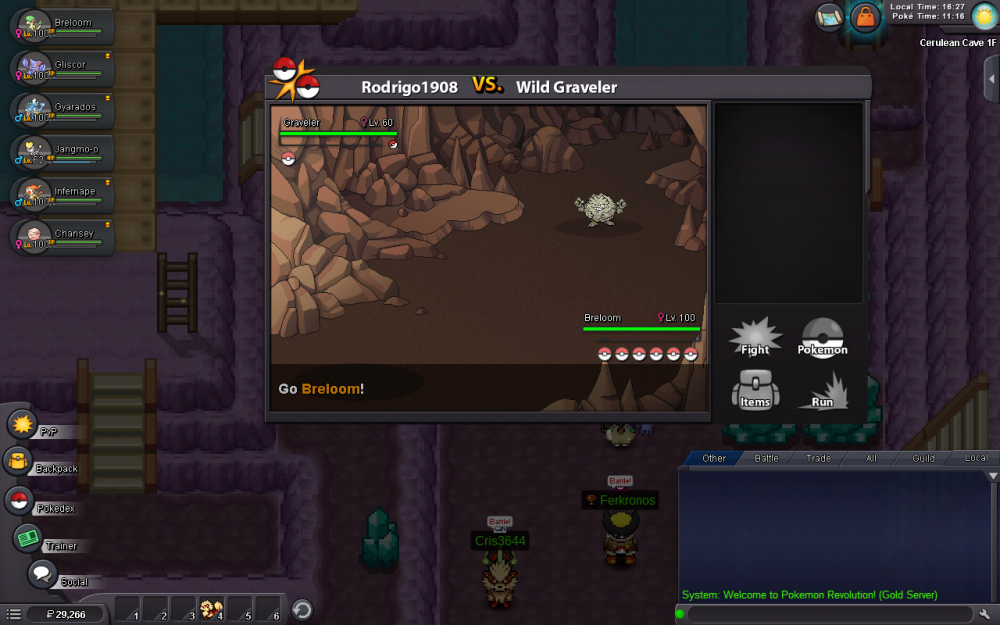The width and height of the screenshot is (1000, 625).
Task: Open the Pokemon switch menu in battle
Action: pos(823,337)
